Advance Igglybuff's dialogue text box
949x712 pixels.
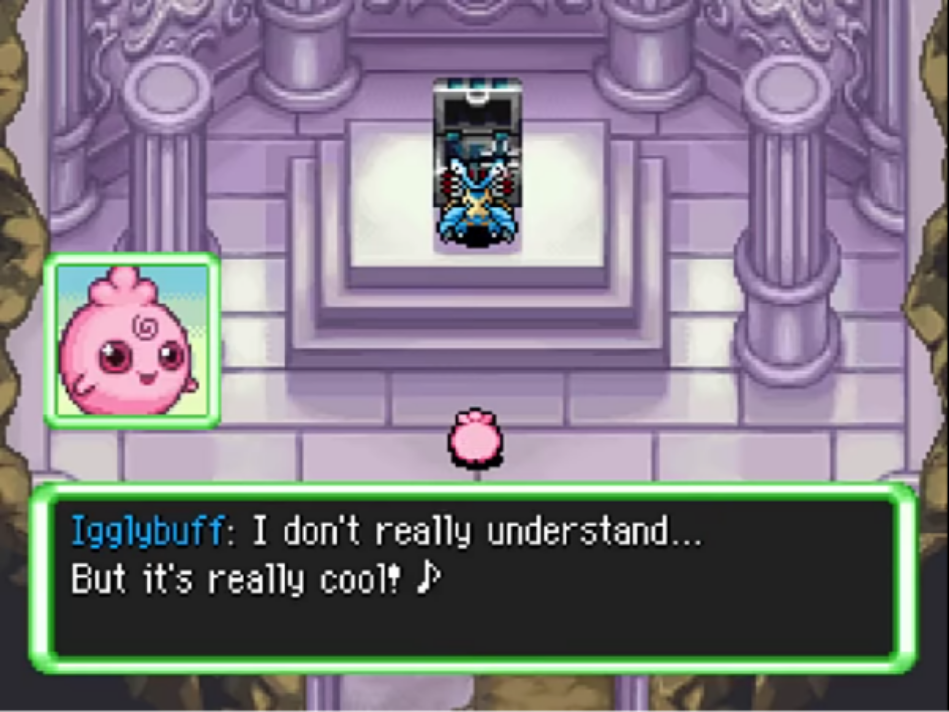click(x=473, y=577)
